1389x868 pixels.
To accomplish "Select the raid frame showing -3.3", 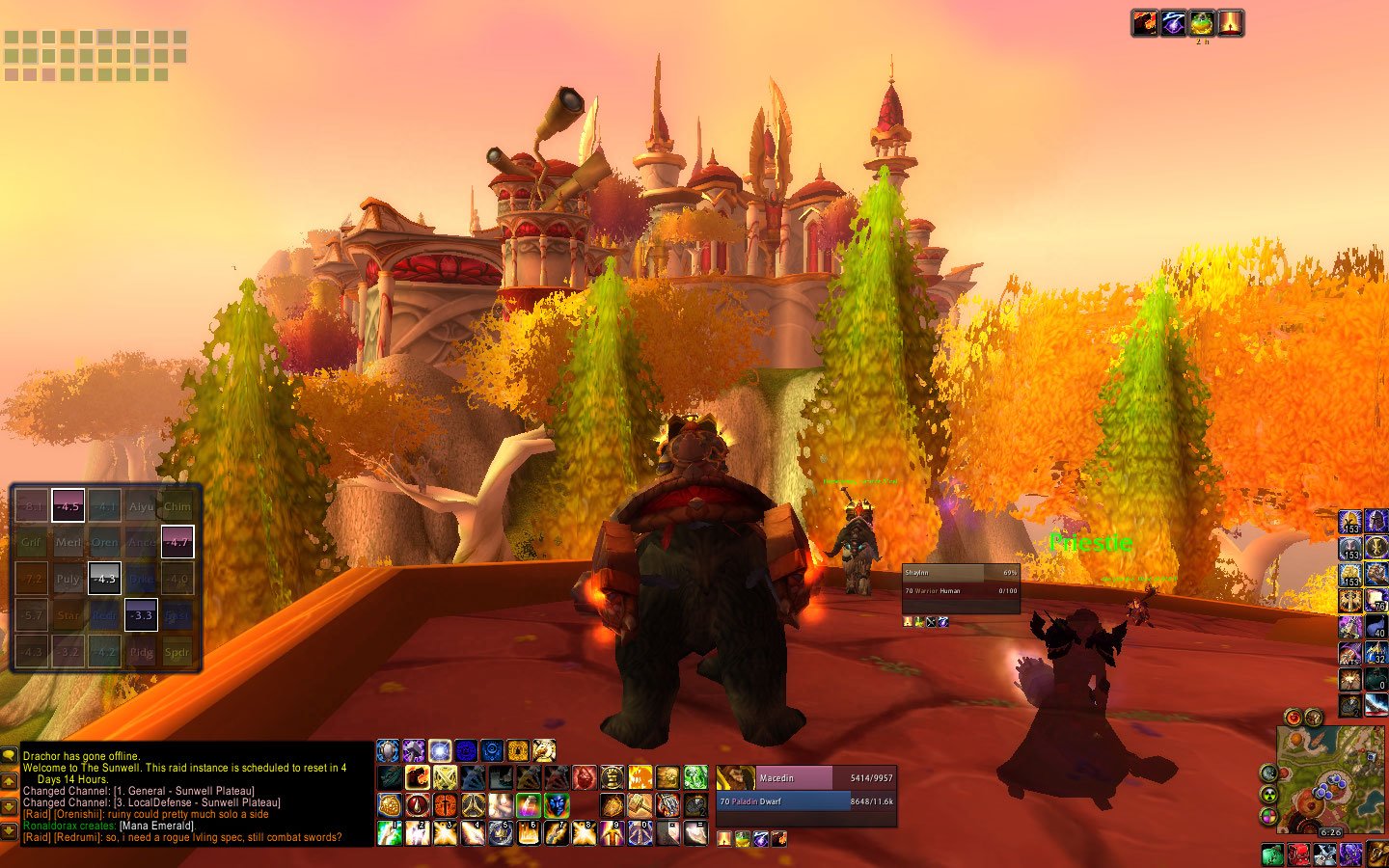I will [141, 615].
